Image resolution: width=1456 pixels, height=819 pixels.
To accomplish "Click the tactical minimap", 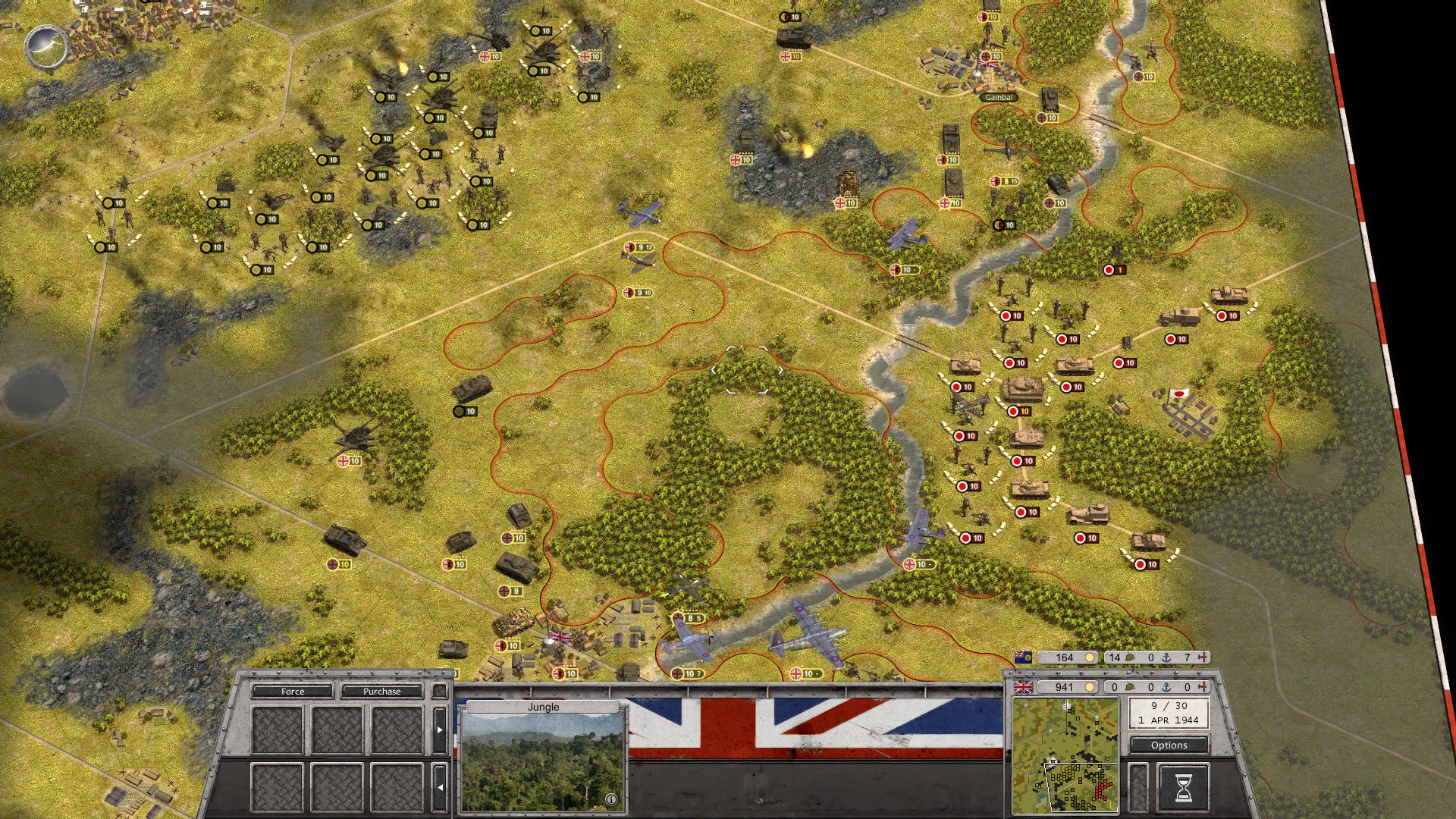I will pos(1065,755).
